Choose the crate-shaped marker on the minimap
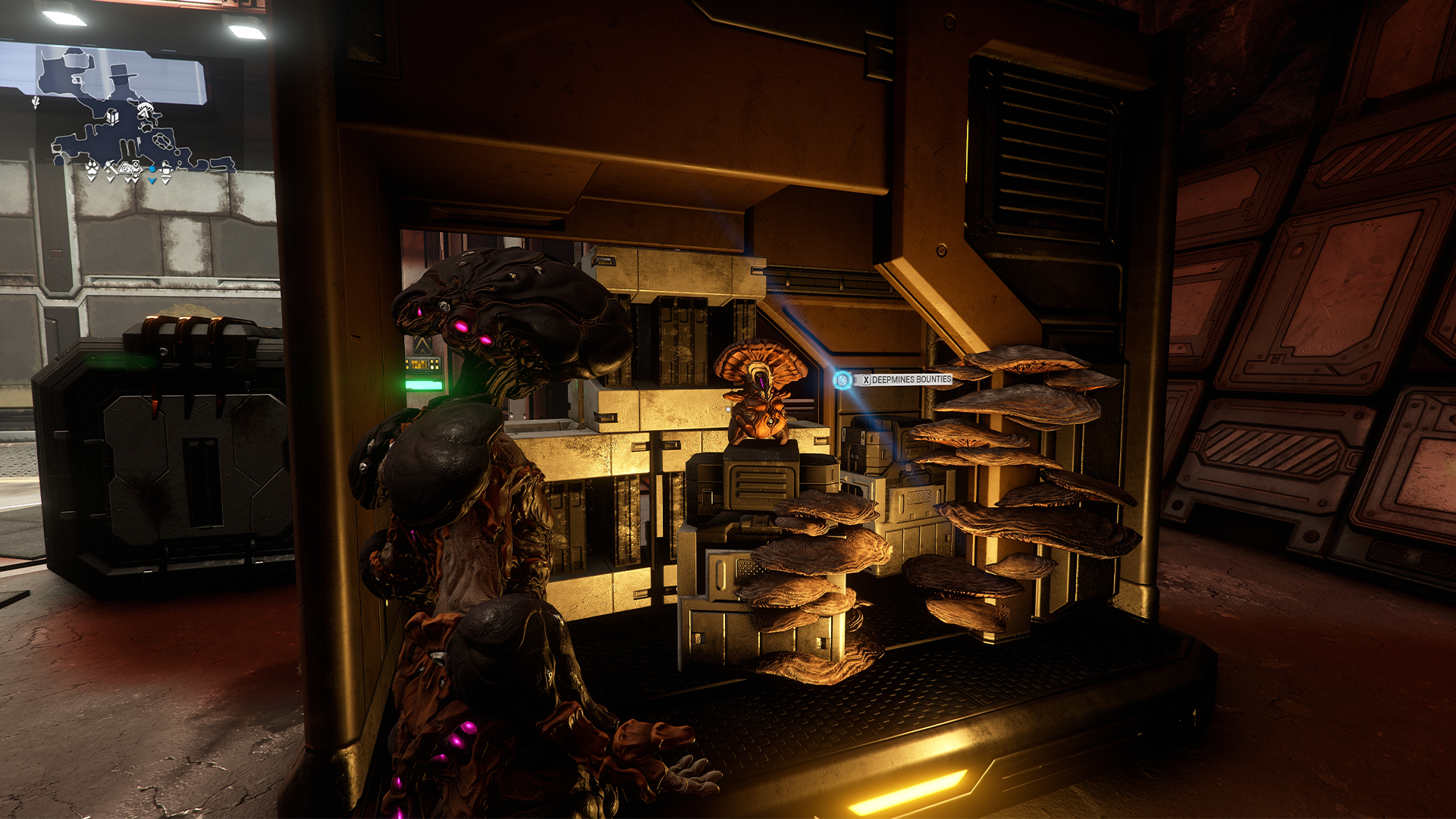Screen dimensions: 1456x819 (112, 118)
